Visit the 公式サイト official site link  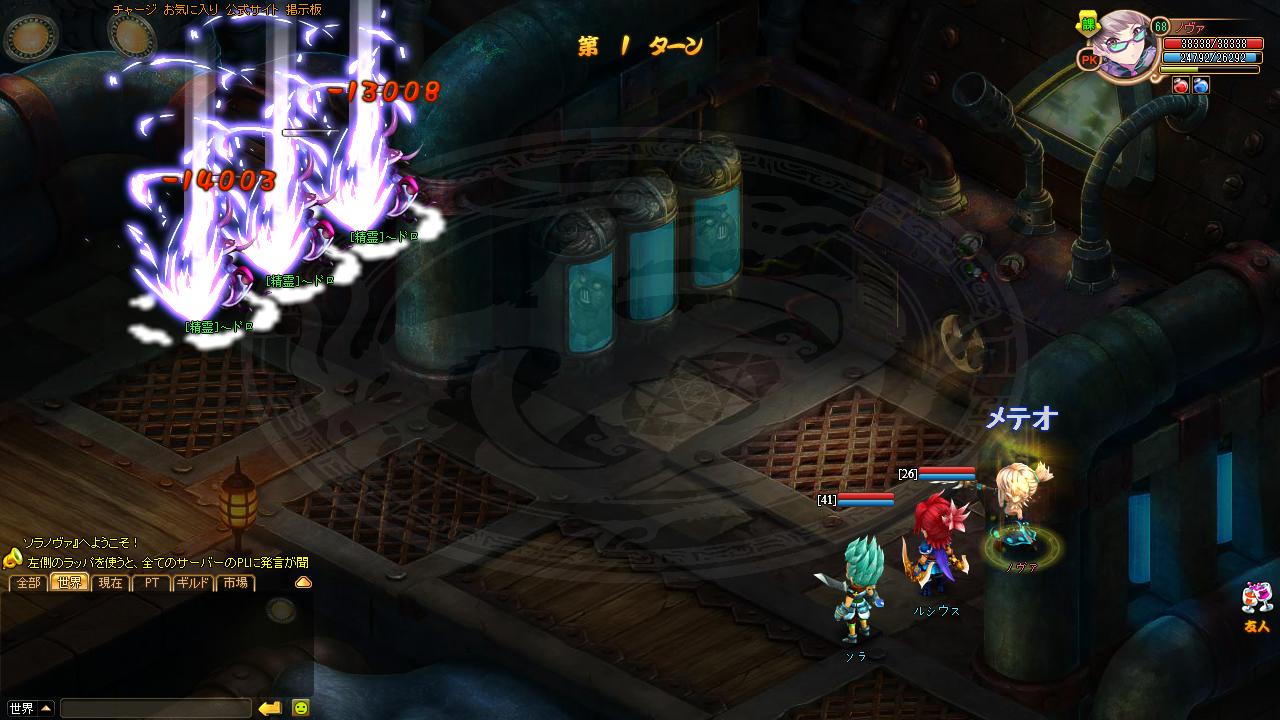(250, 9)
